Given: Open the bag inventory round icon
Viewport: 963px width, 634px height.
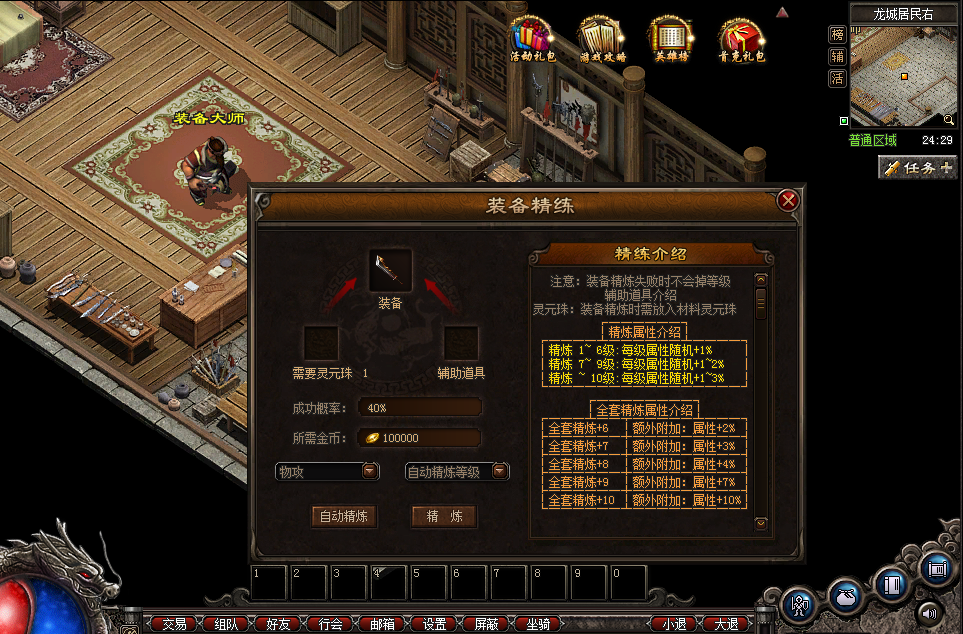Looking at the screenshot, I should [846, 597].
